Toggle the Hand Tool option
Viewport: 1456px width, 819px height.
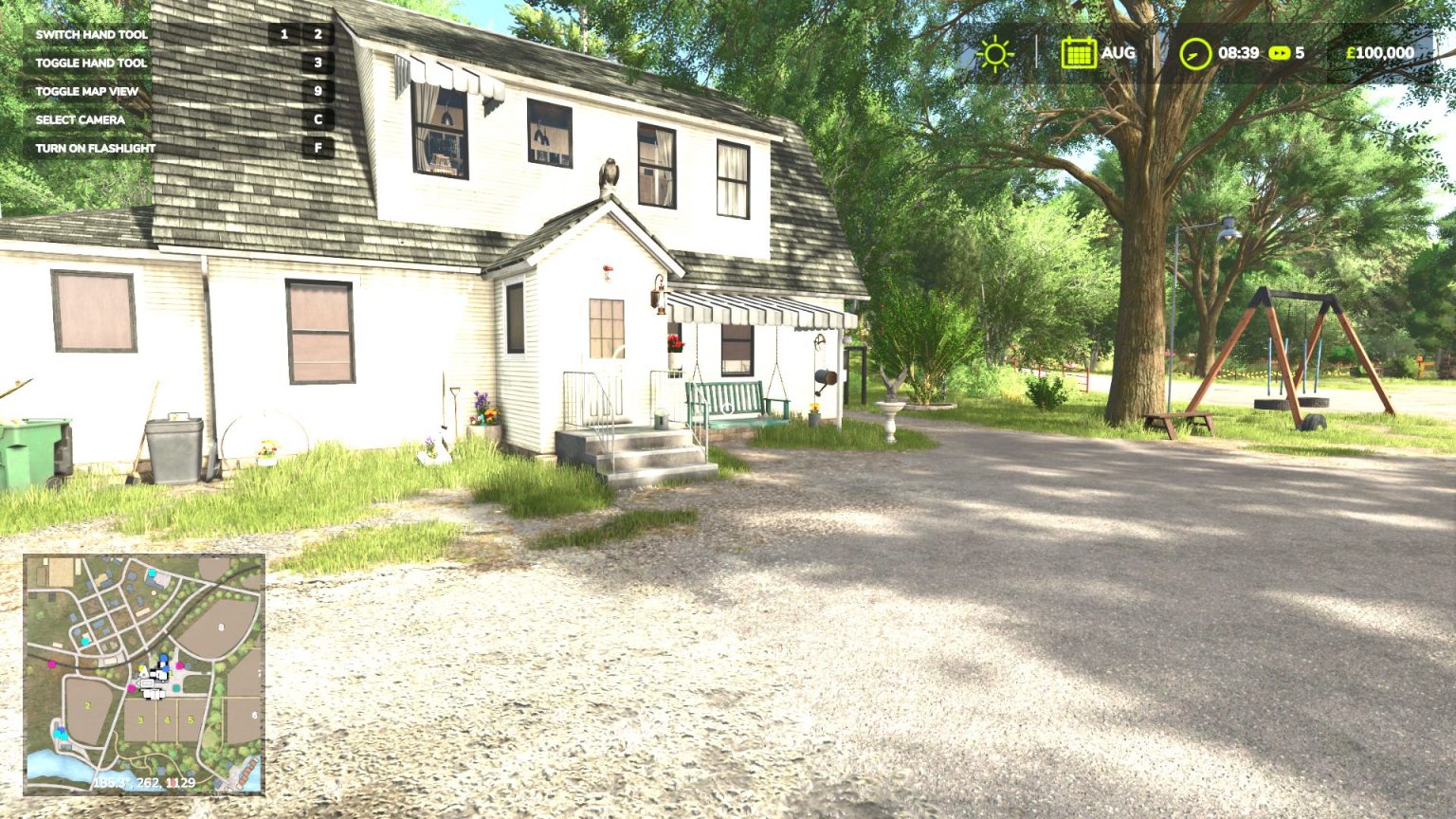(90, 63)
